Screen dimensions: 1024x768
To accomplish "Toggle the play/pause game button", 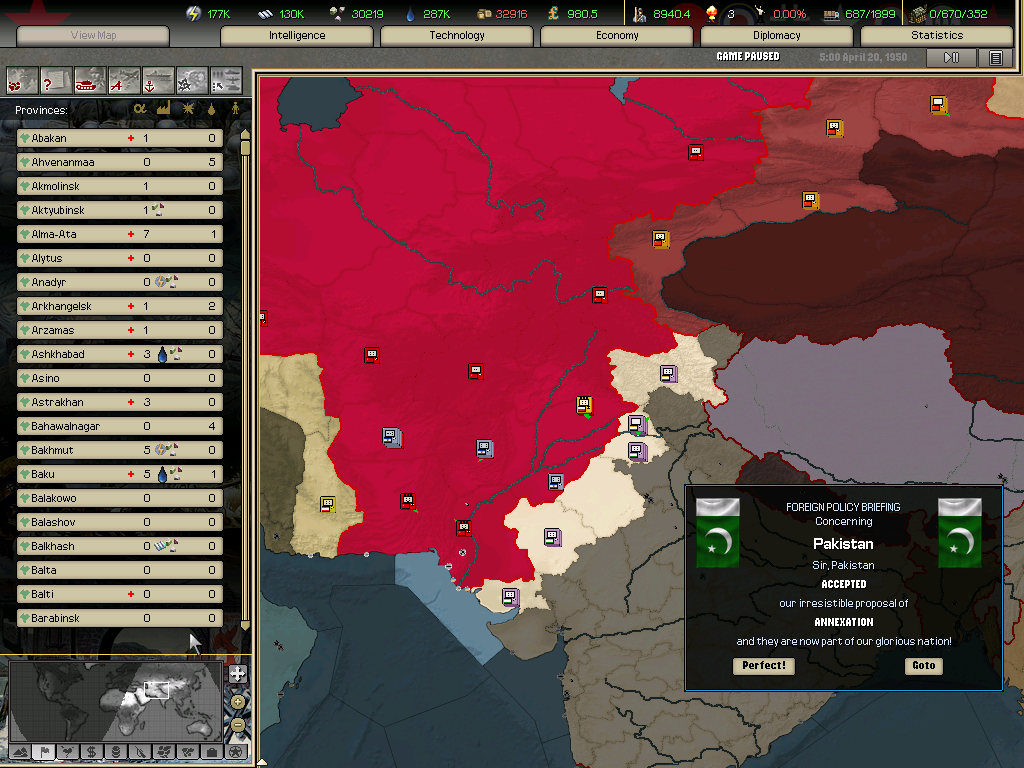I will tap(951, 58).
